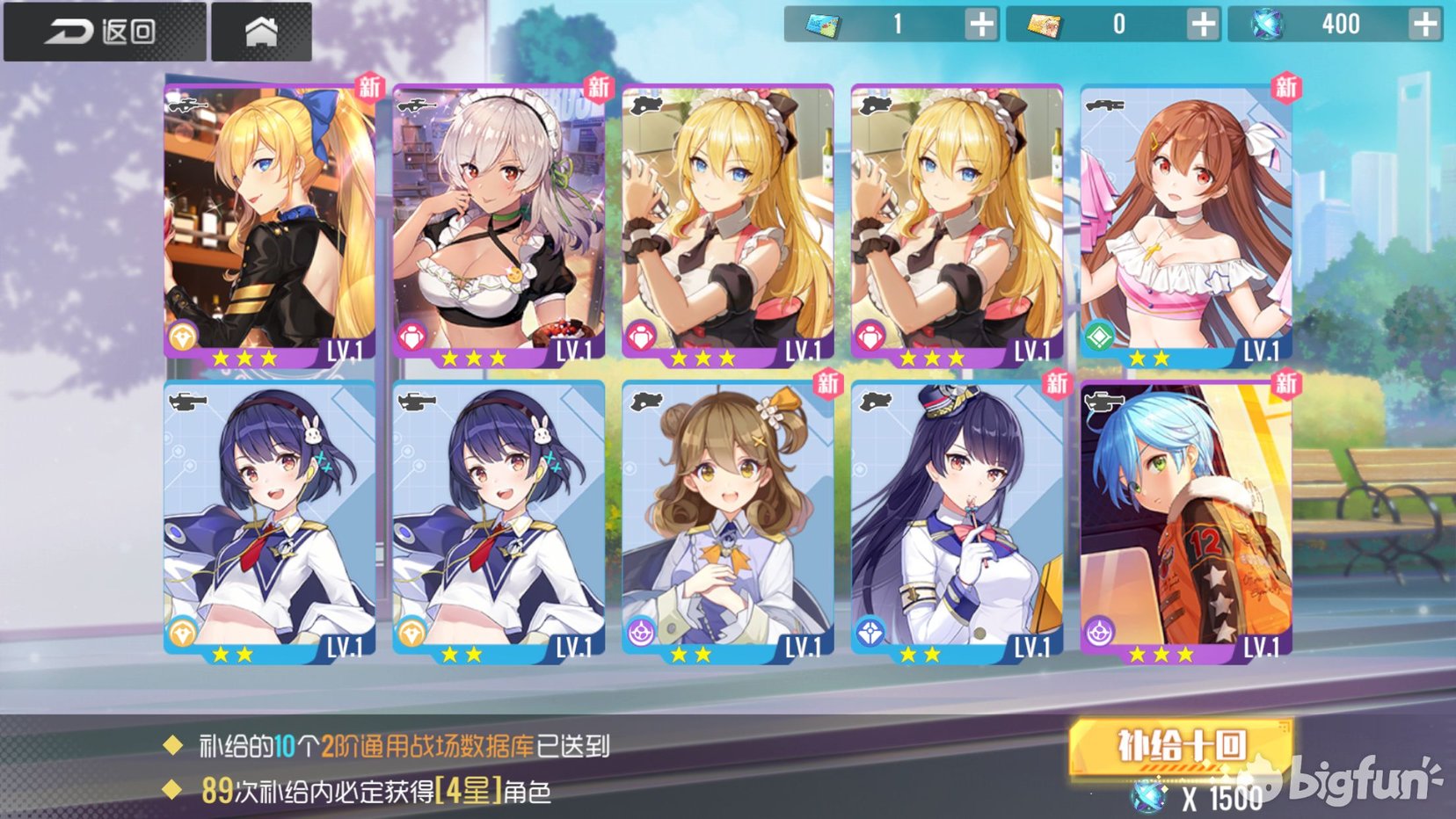Screen dimensions: 1456x819
Task: Click the gem crystal icon in the top resource bar
Action: pyautogui.click(x=1267, y=25)
